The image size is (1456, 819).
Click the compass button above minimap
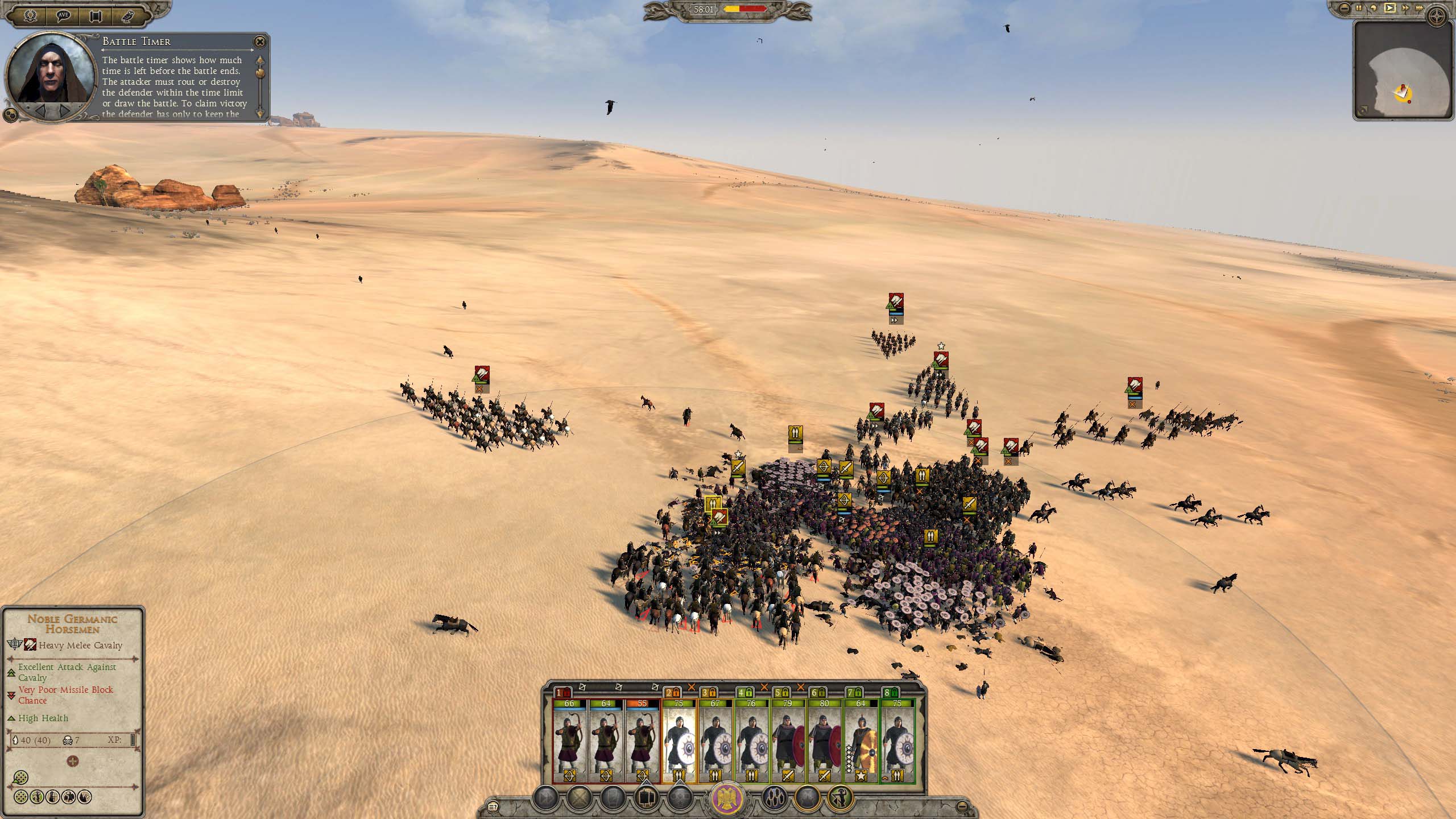pos(1436,16)
